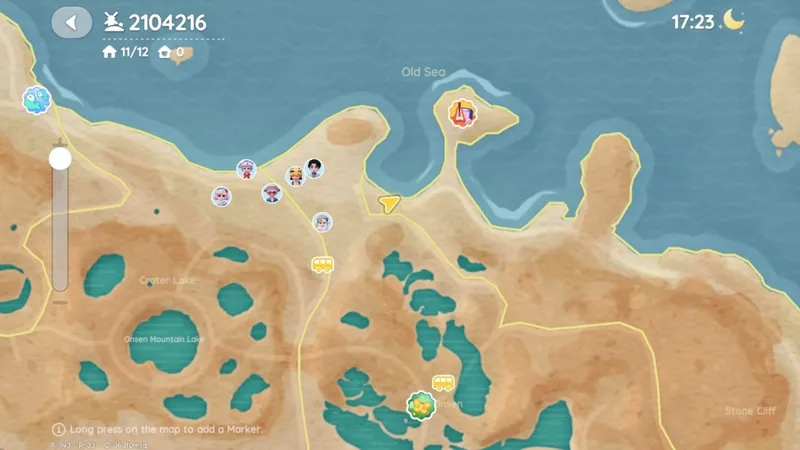Click the map zoom slider handle
The height and width of the screenshot is (450, 800).
60,158
